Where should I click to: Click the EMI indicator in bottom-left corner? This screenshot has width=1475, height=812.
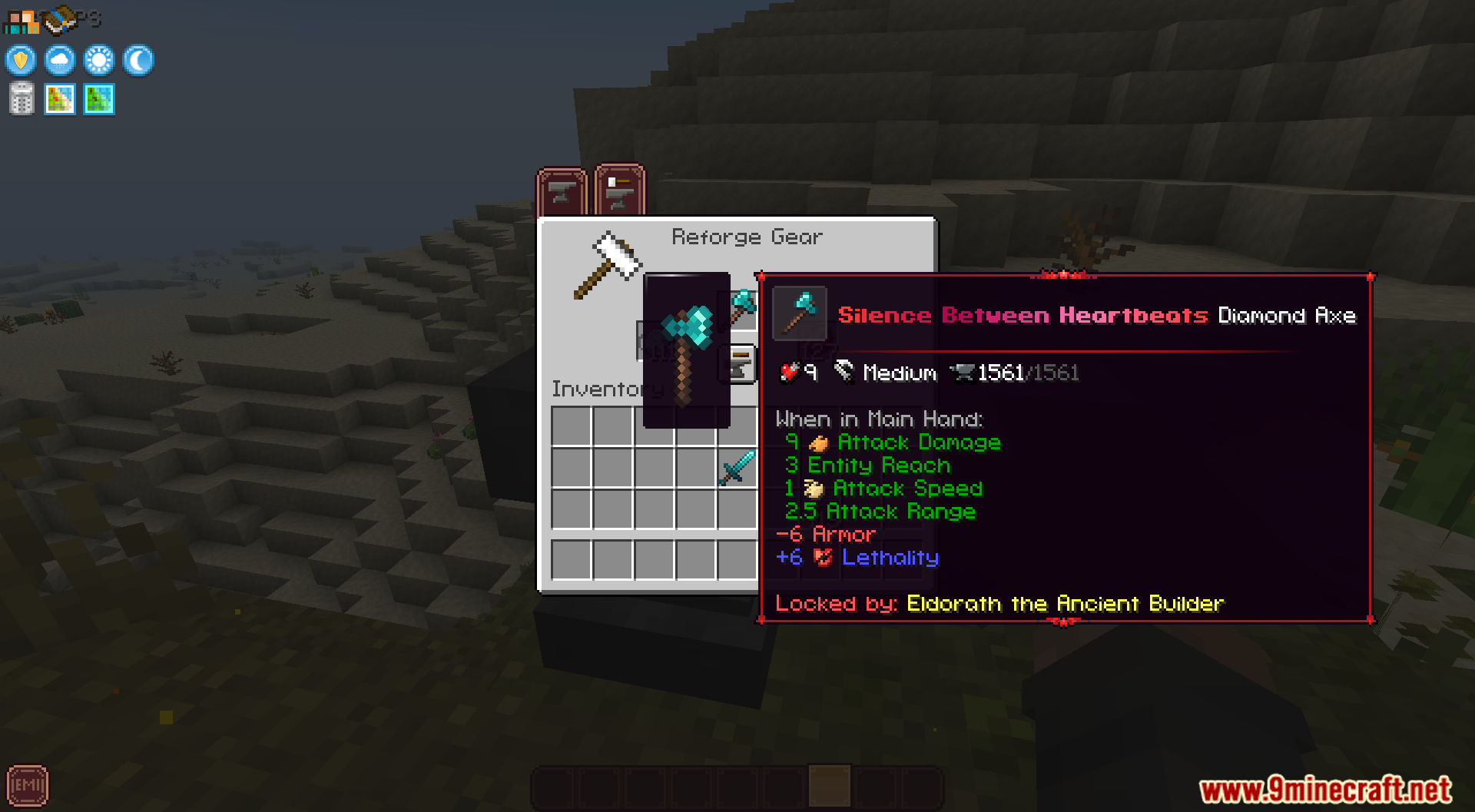29,785
